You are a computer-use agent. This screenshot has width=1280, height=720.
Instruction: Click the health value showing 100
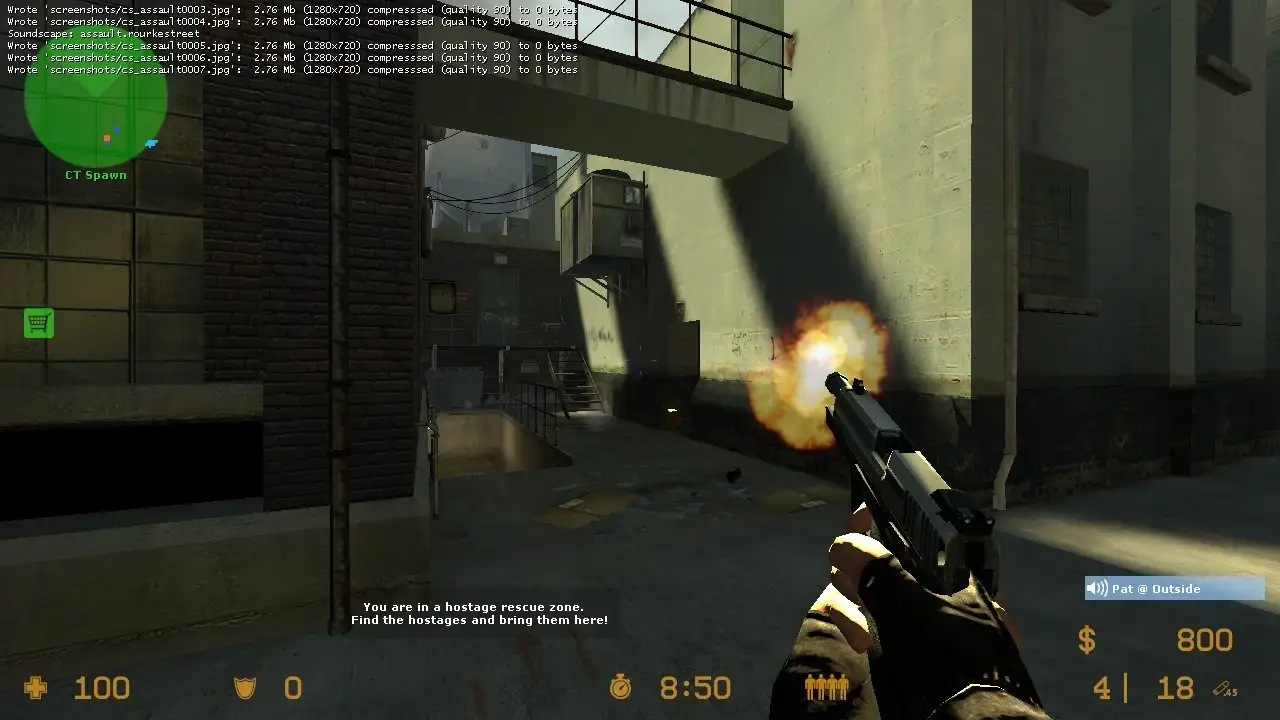click(x=101, y=687)
